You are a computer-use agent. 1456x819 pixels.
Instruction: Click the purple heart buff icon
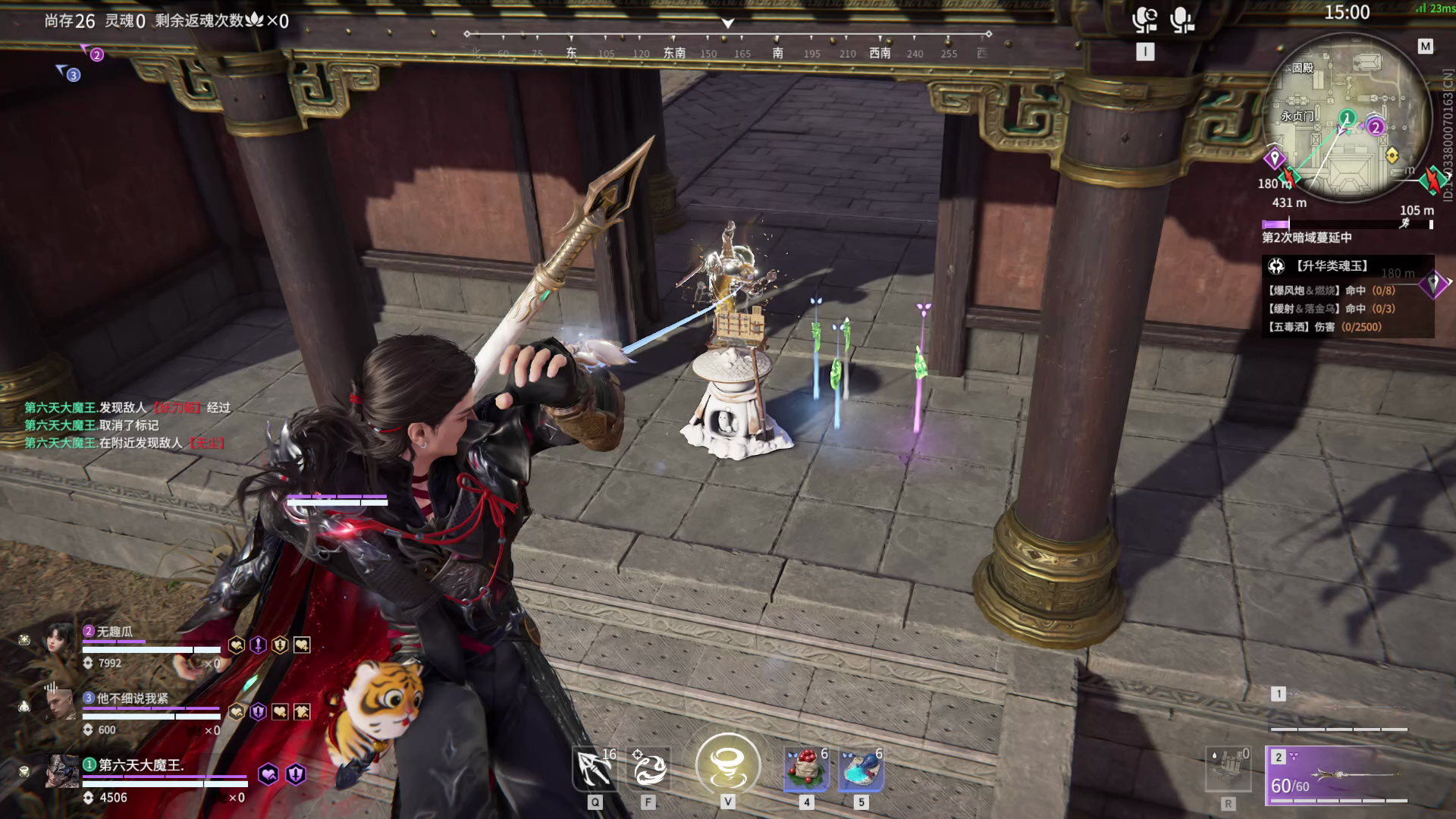(x=268, y=774)
